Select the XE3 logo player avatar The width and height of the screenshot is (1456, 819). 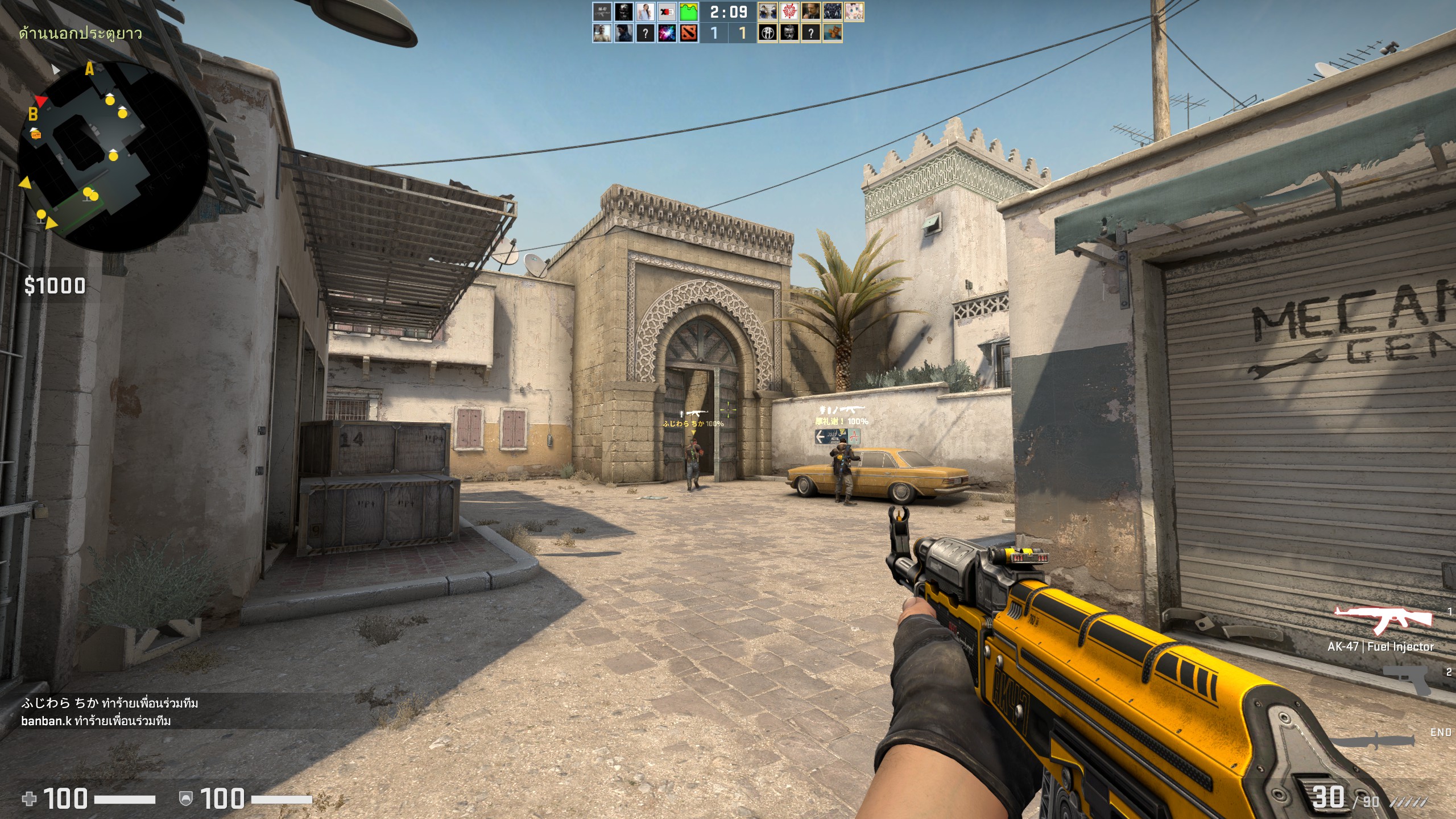[x=667, y=11]
